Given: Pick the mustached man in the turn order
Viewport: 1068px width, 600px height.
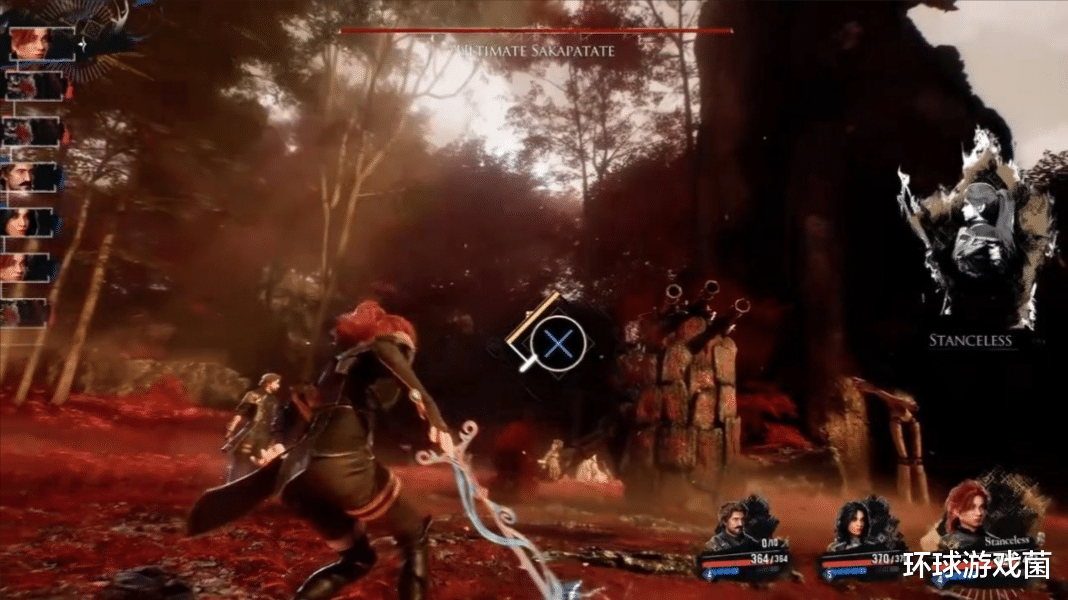Looking at the screenshot, I should click(x=28, y=178).
